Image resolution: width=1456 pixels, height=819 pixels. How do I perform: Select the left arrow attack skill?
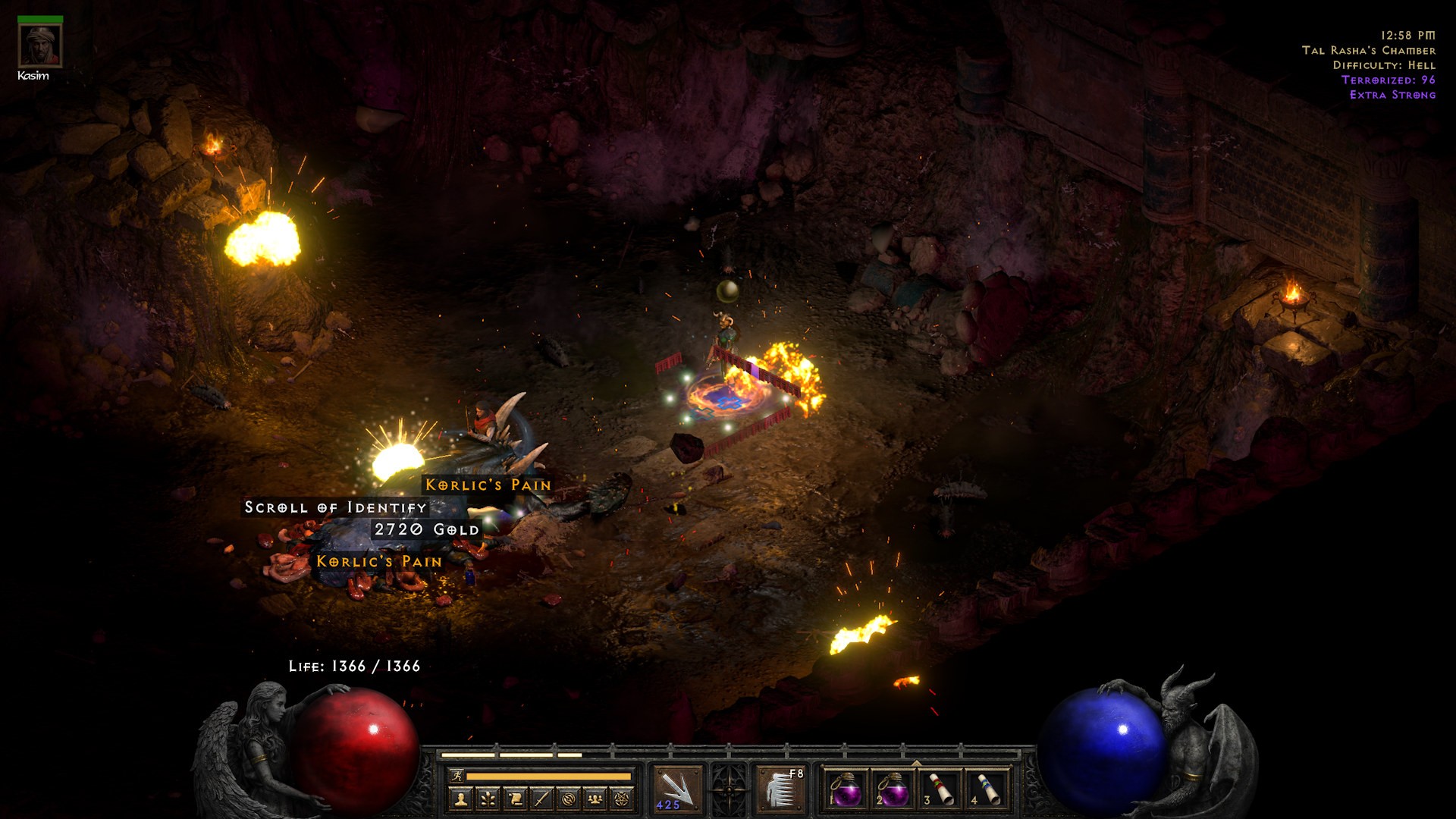(676, 789)
